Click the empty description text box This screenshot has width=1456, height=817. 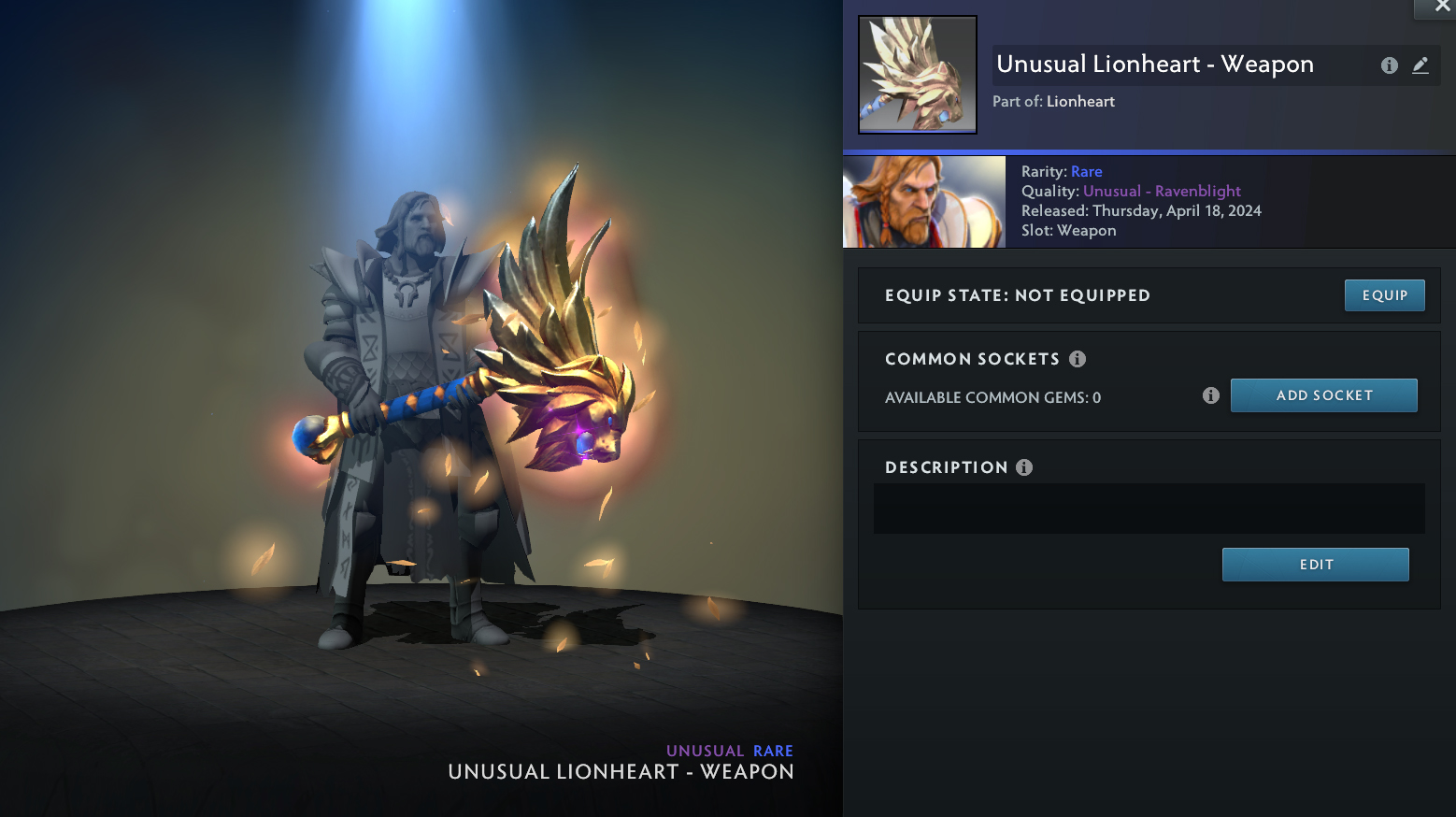point(1149,509)
